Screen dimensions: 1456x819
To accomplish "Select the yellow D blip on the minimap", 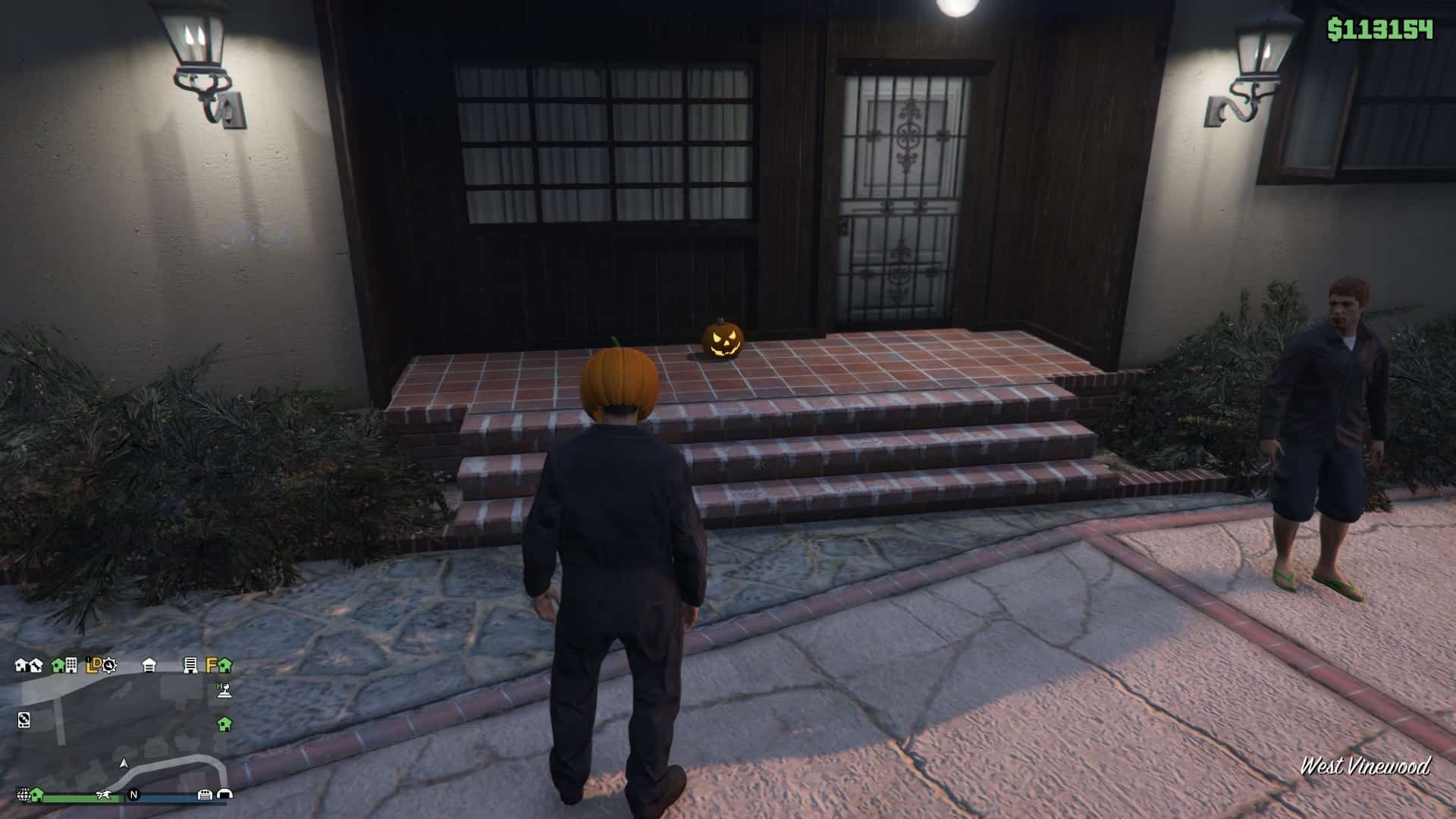I will pyautogui.click(x=98, y=664).
